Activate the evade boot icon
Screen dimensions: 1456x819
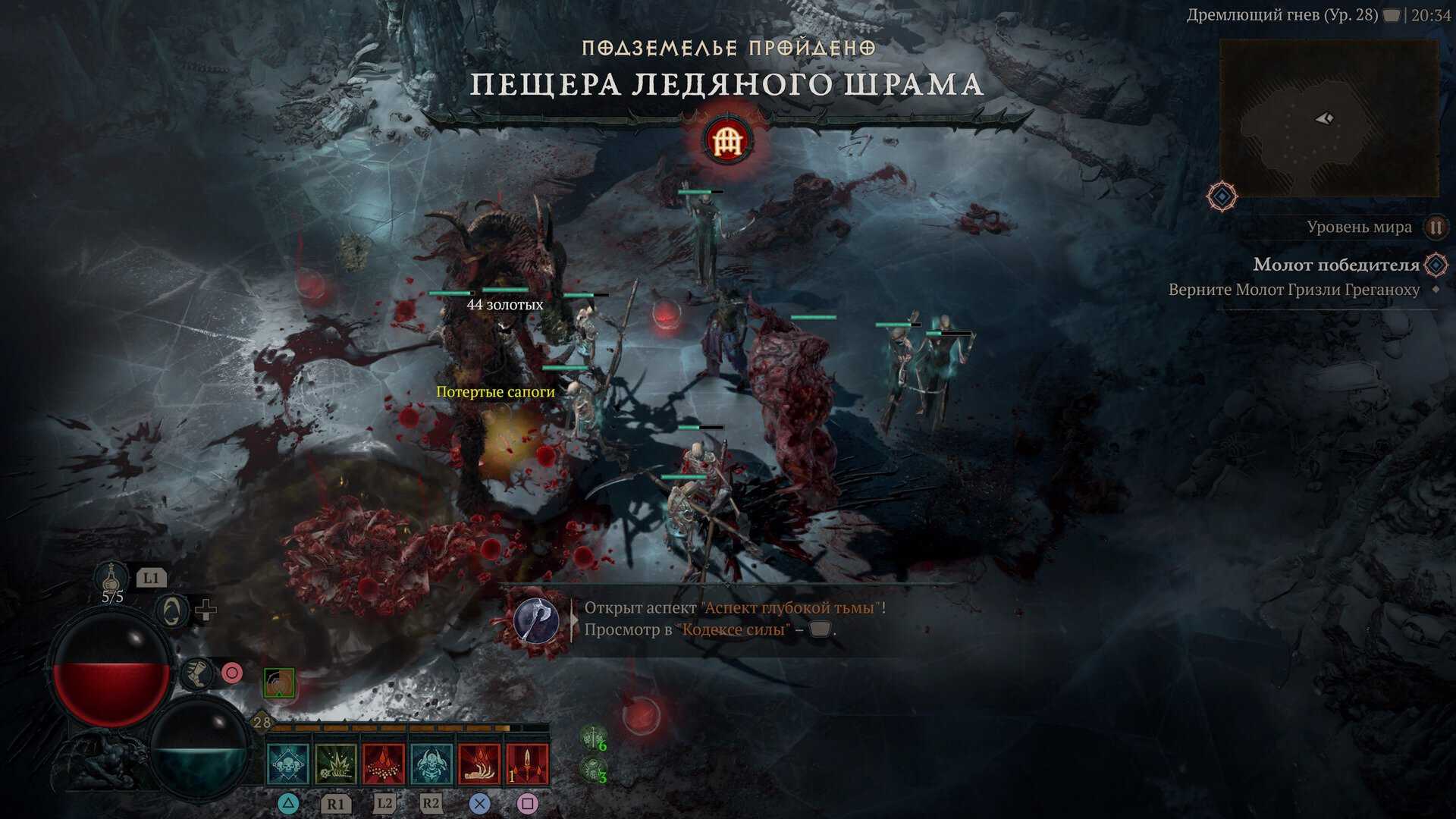pyautogui.click(x=198, y=673)
